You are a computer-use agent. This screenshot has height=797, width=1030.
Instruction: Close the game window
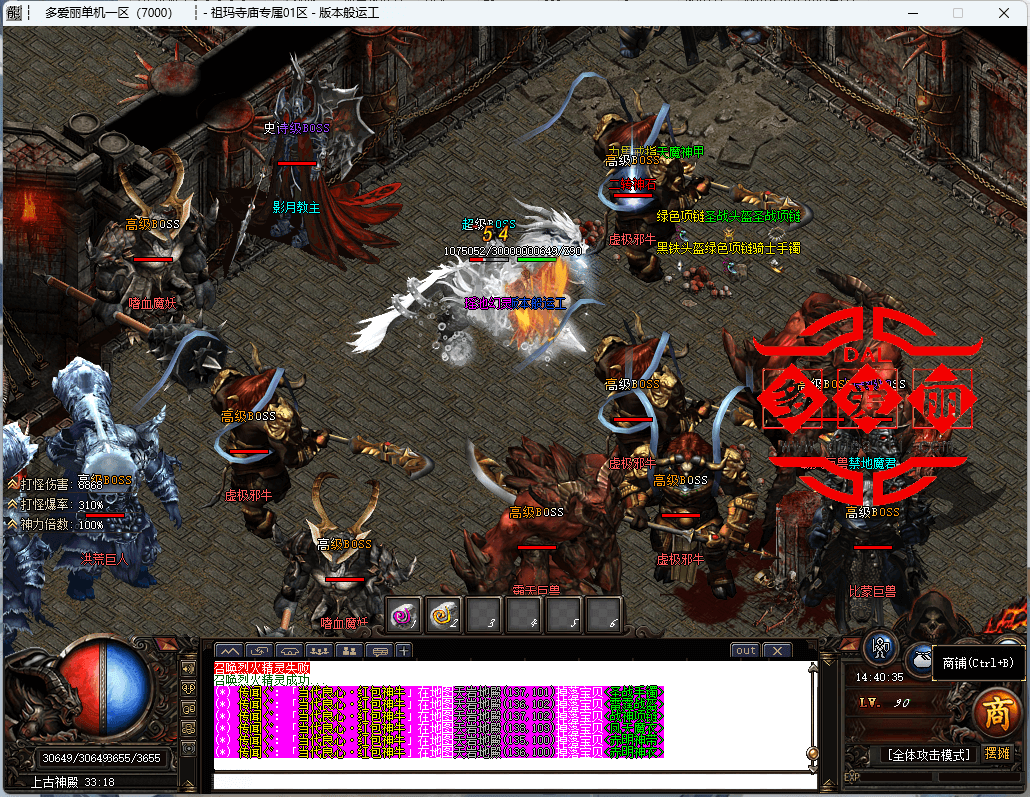click(1003, 13)
